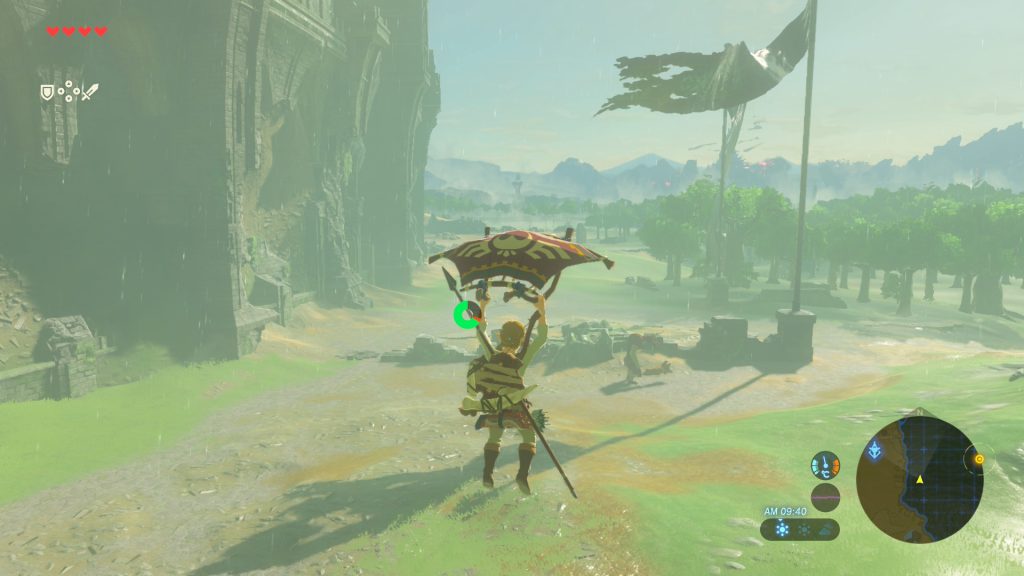Click the temperature gauge icon
The image size is (1024, 576).
[825, 466]
